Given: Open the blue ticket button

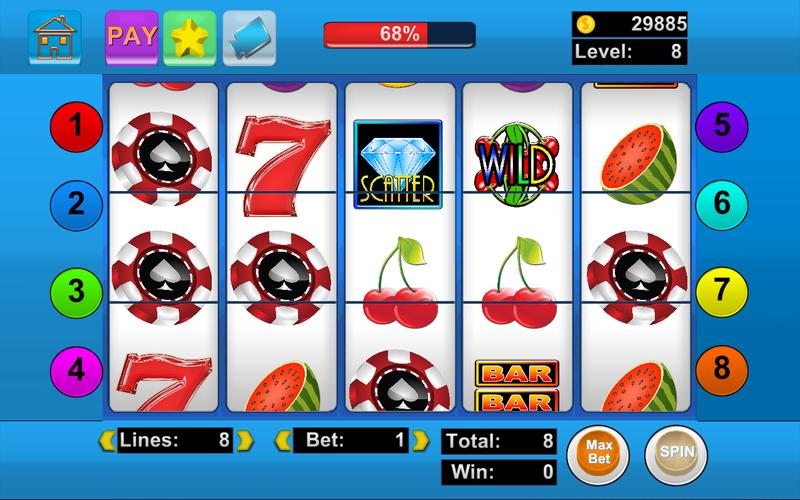Looking at the screenshot, I should pos(249,37).
